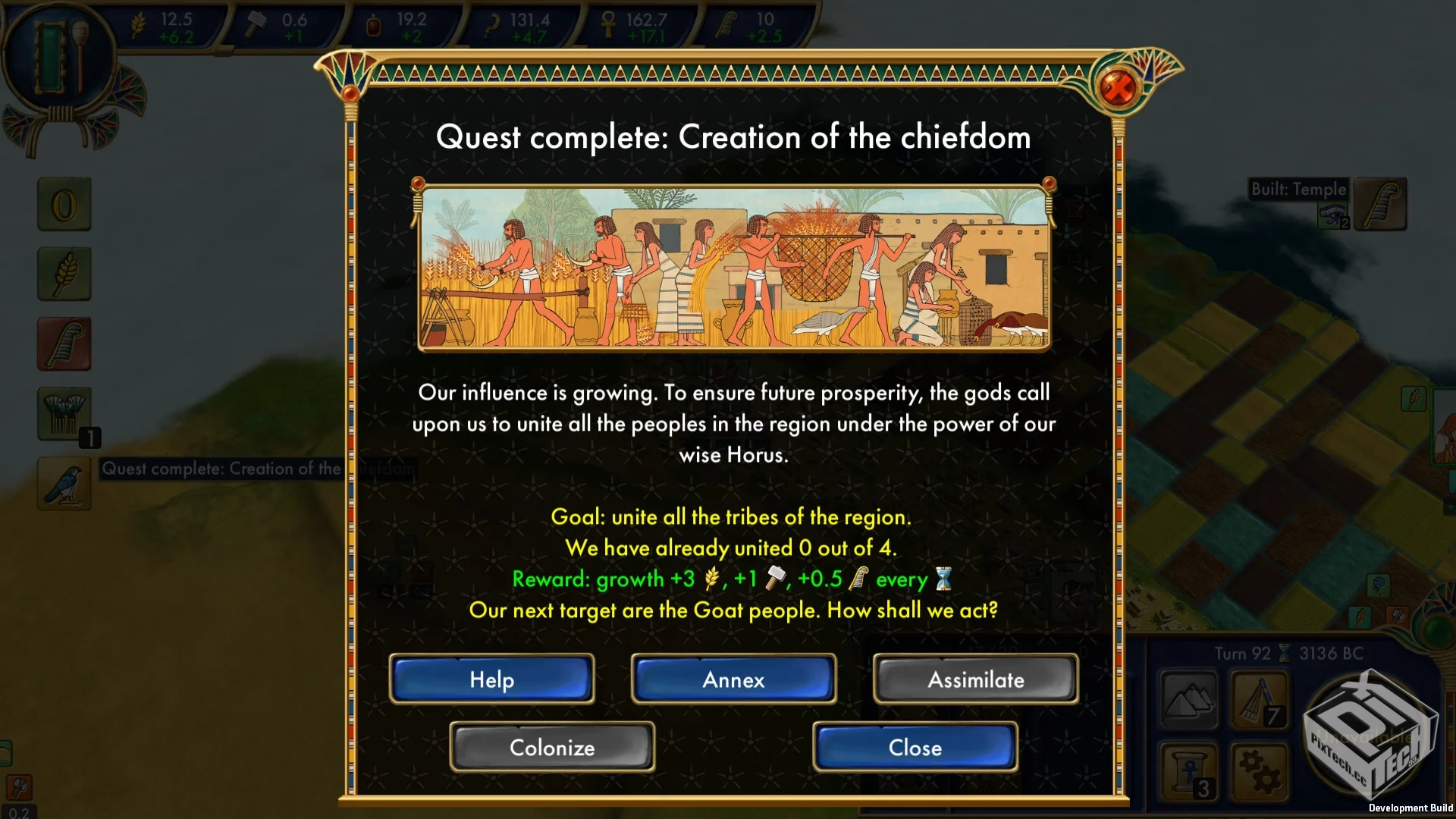Choose Annex for the Goat people

(733, 679)
